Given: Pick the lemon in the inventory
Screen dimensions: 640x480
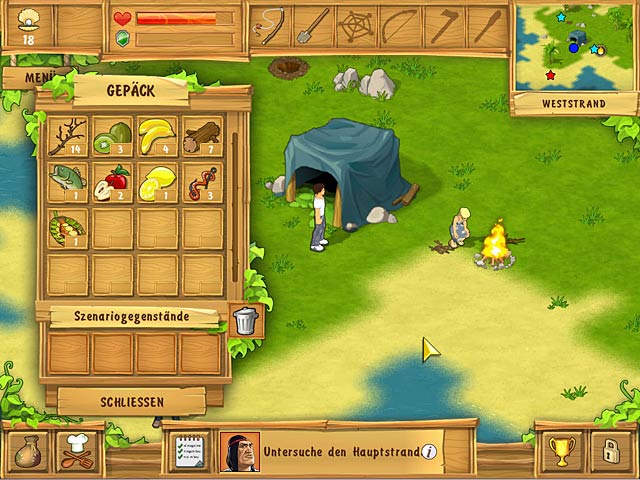Looking at the screenshot, I should [157, 182].
